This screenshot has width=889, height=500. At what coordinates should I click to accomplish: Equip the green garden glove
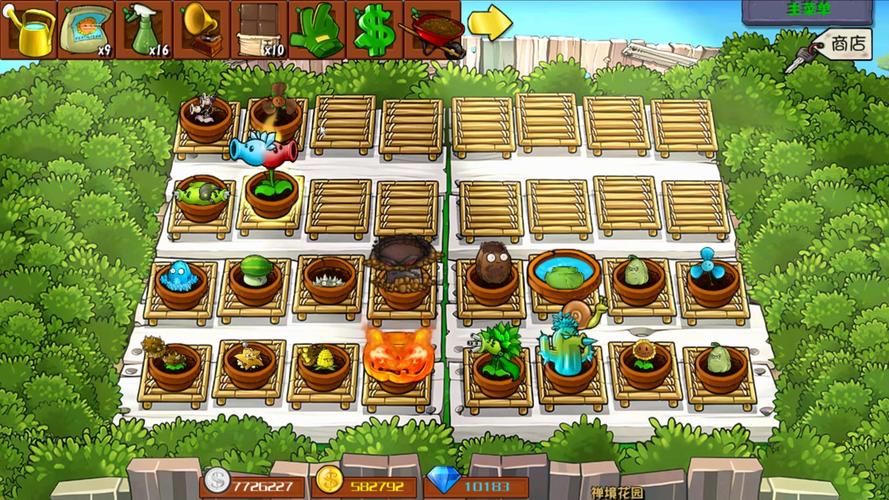click(317, 30)
